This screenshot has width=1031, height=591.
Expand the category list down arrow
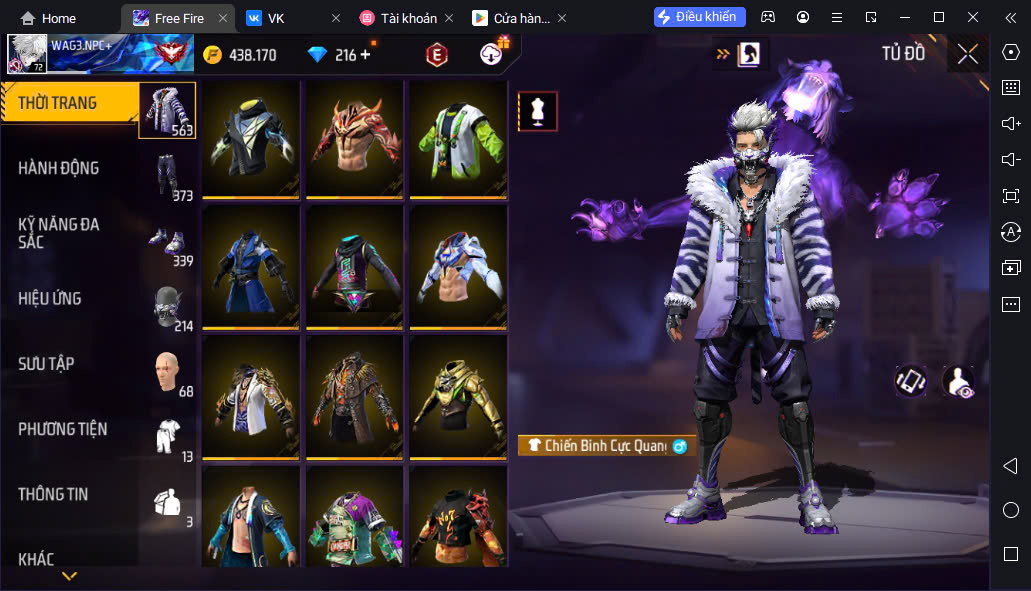click(69, 576)
